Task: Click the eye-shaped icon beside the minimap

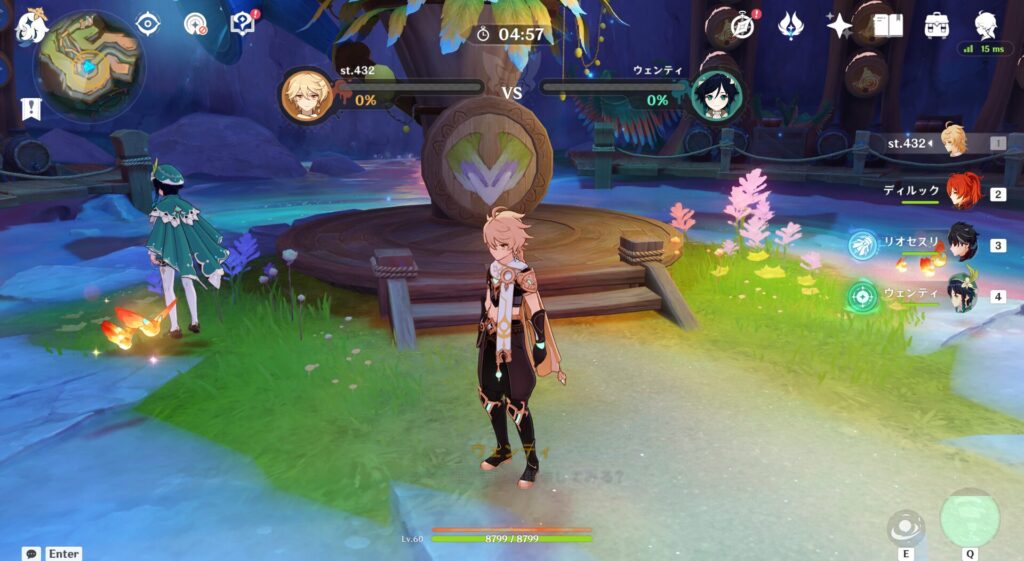Action: click(148, 23)
